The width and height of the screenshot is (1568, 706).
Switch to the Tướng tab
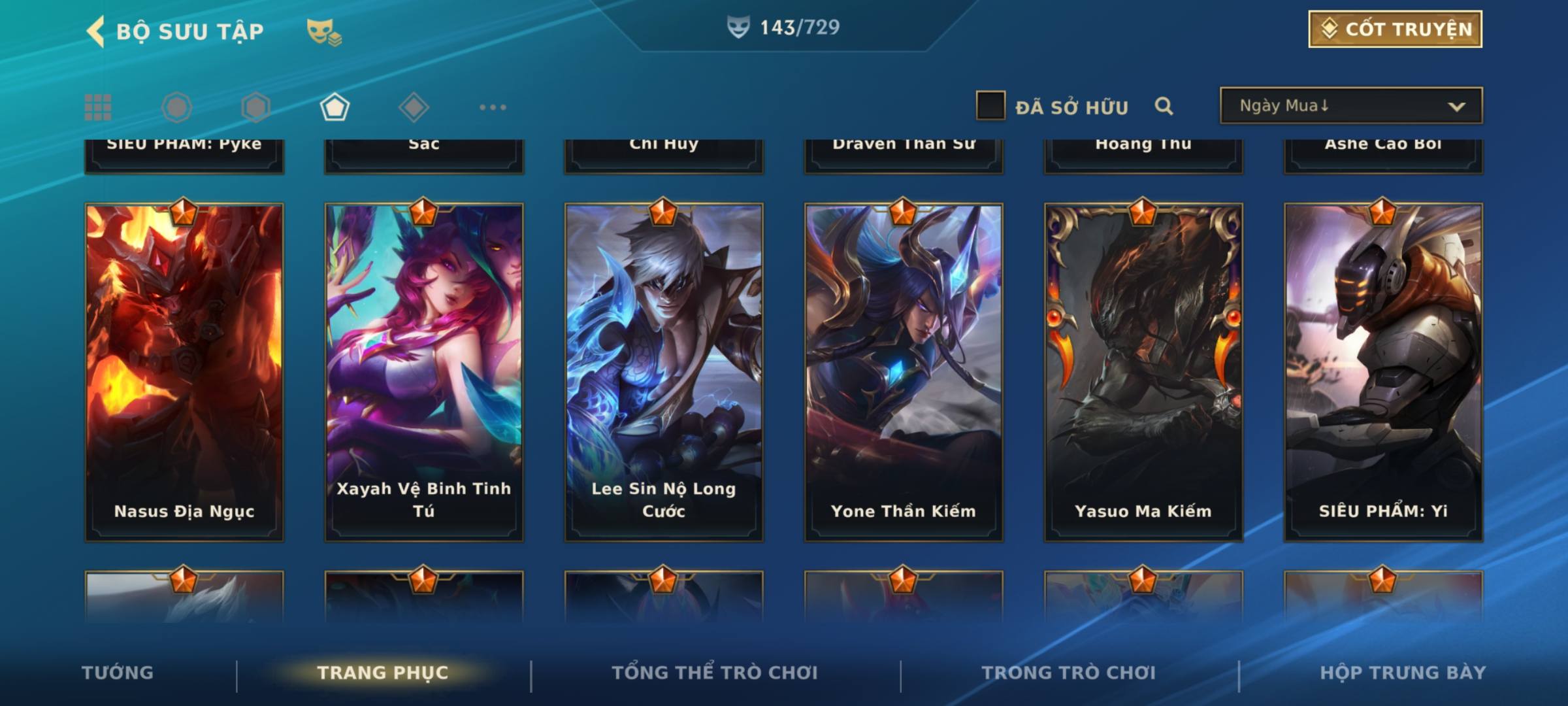tap(118, 673)
